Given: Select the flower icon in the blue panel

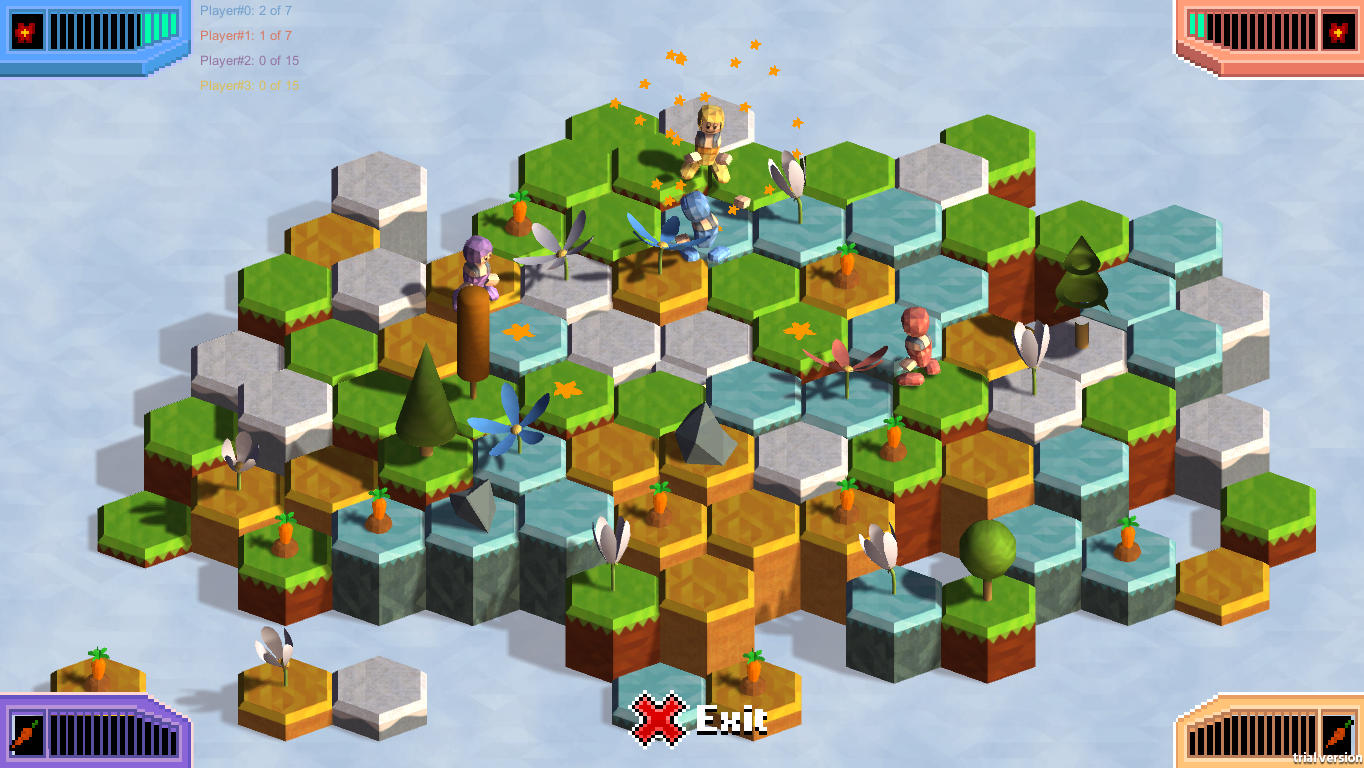Looking at the screenshot, I should (26, 32).
